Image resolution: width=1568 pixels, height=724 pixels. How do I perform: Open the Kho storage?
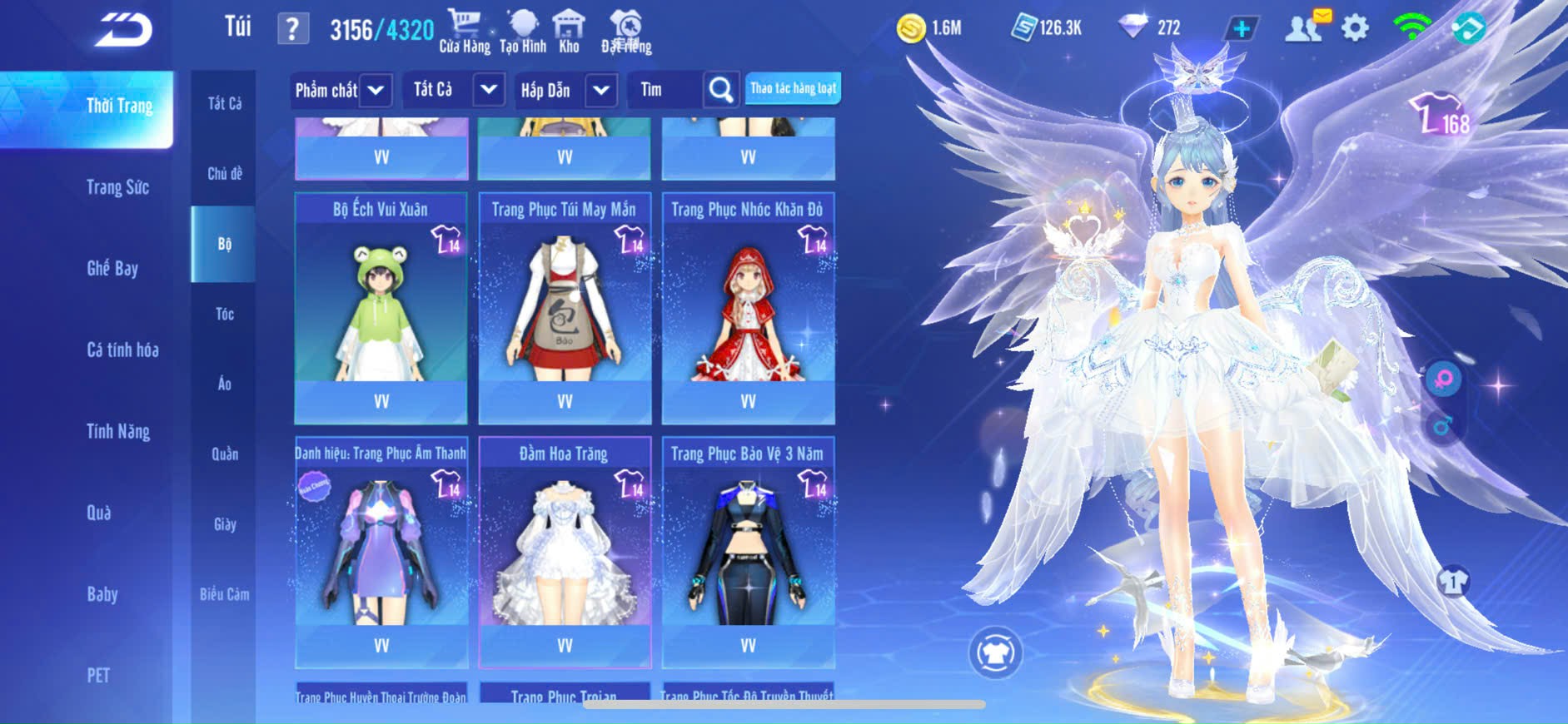(x=569, y=31)
